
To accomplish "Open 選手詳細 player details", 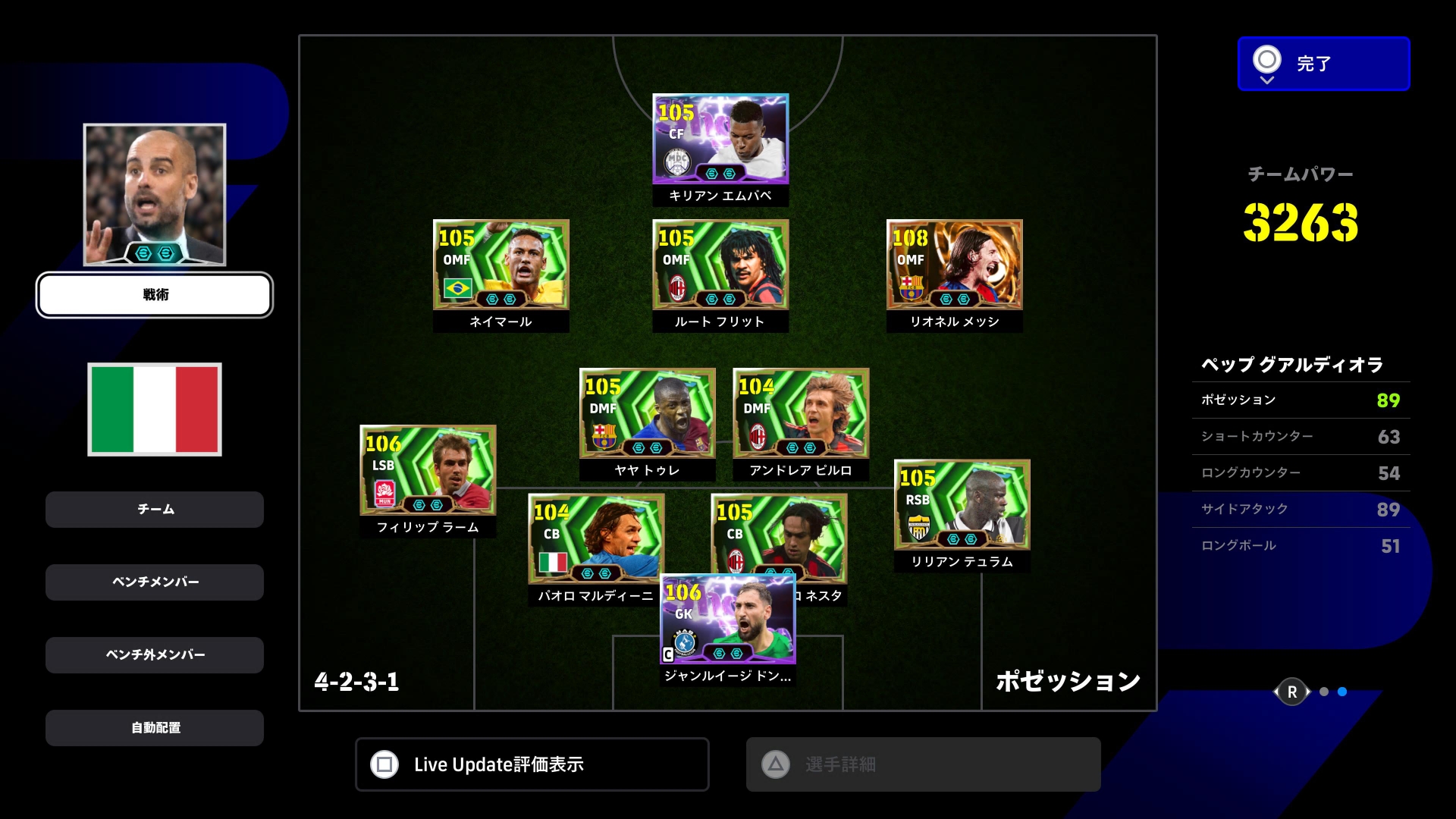I will pos(923,764).
